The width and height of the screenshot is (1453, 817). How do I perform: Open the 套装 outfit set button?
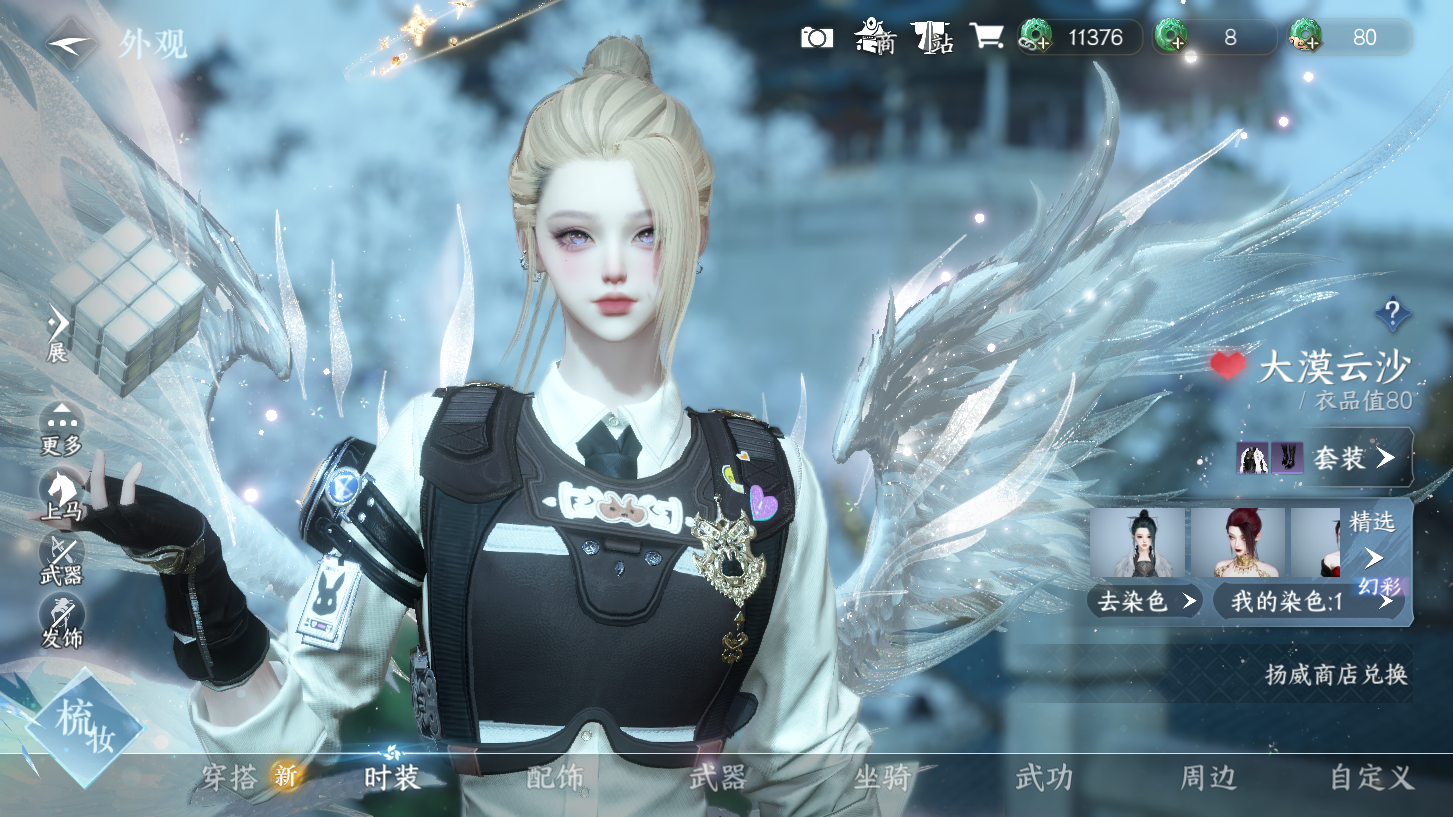pyautogui.click(x=1352, y=458)
